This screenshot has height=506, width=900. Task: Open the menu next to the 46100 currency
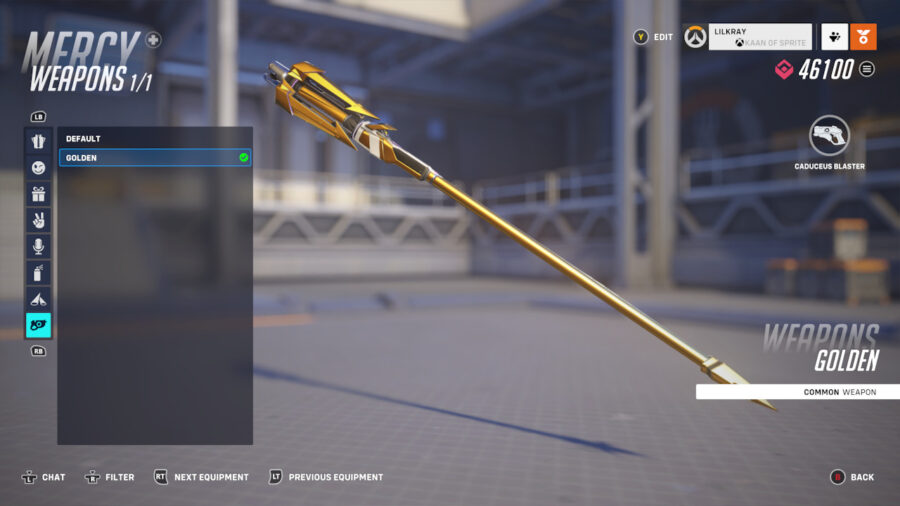point(867,69)
